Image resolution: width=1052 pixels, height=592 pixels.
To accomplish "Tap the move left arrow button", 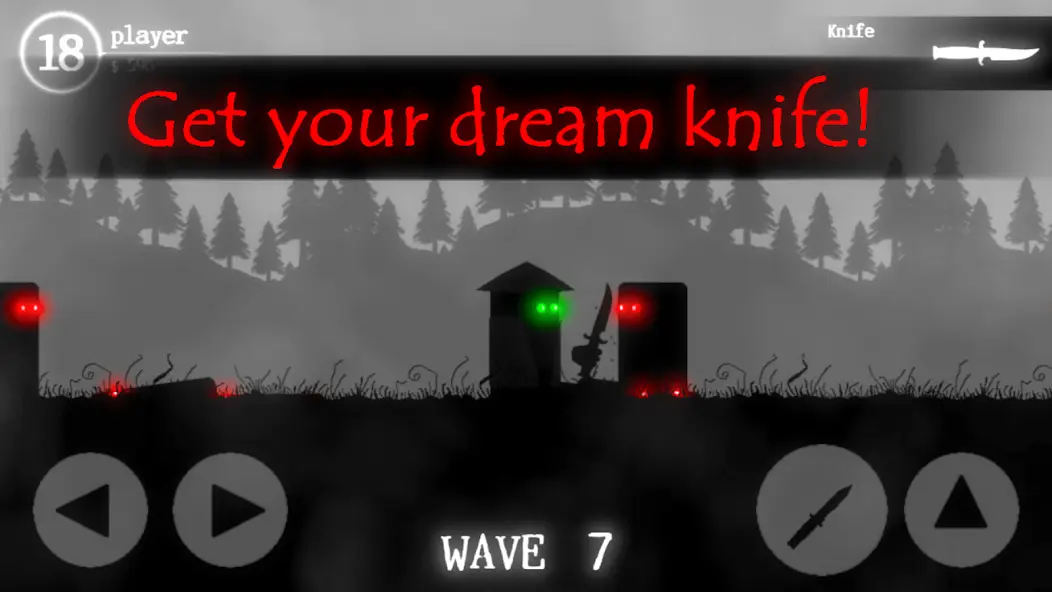I will [90, 511].
